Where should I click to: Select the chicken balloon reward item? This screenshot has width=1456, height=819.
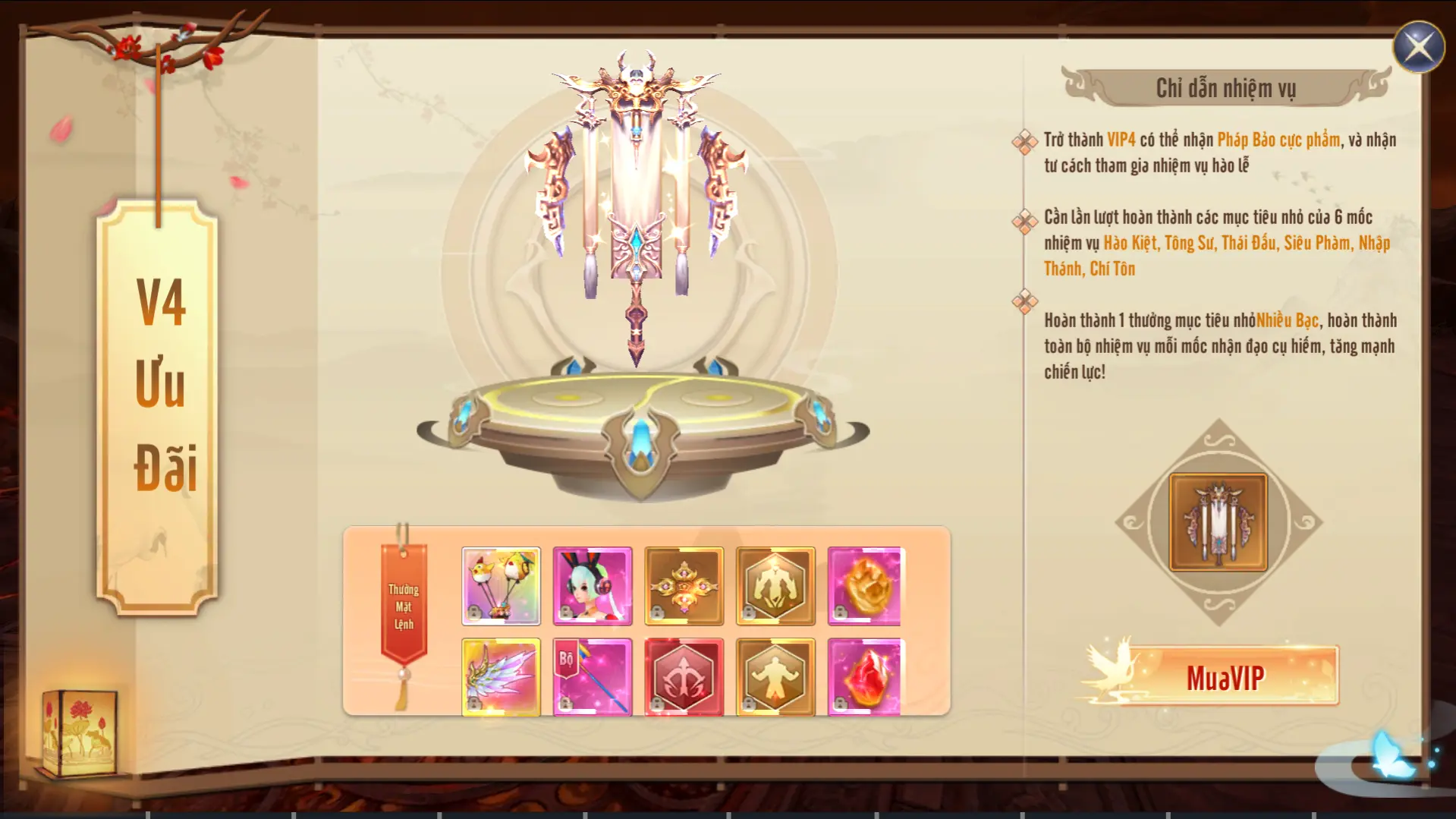[501, 586]
